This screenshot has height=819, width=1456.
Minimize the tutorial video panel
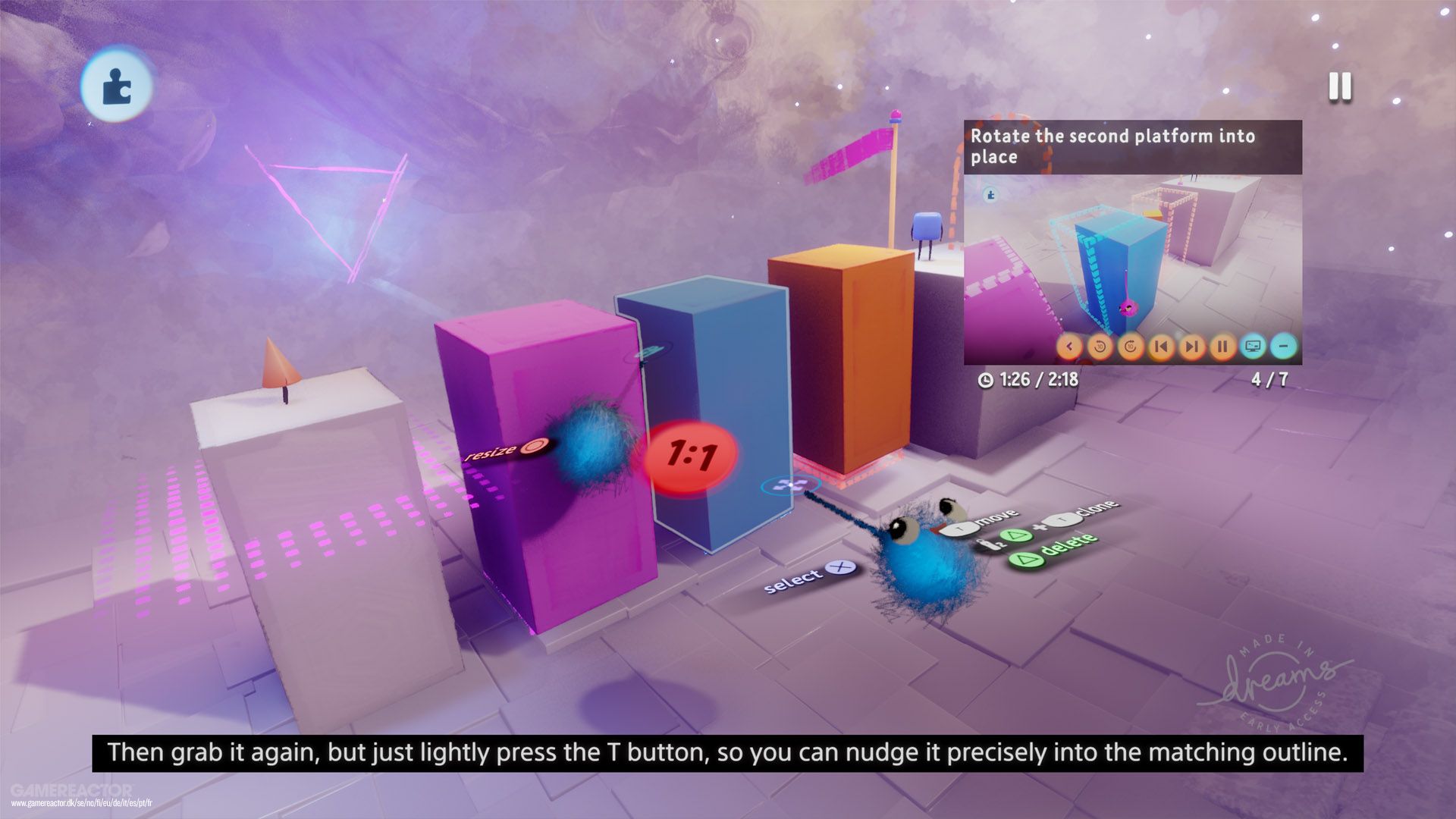click(x=1282, y=347)
